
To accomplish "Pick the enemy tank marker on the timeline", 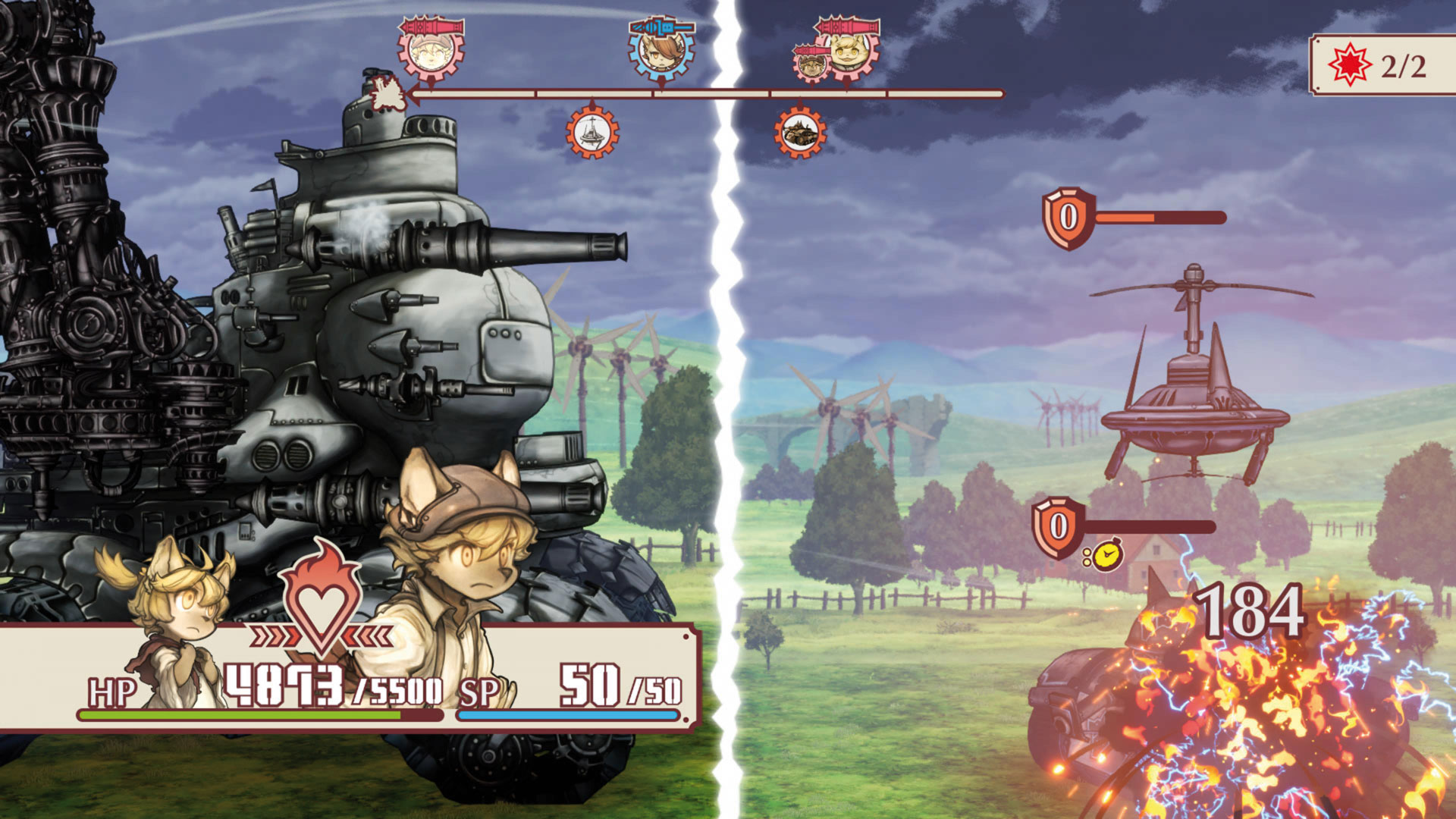I will click(x=800, y=133).
